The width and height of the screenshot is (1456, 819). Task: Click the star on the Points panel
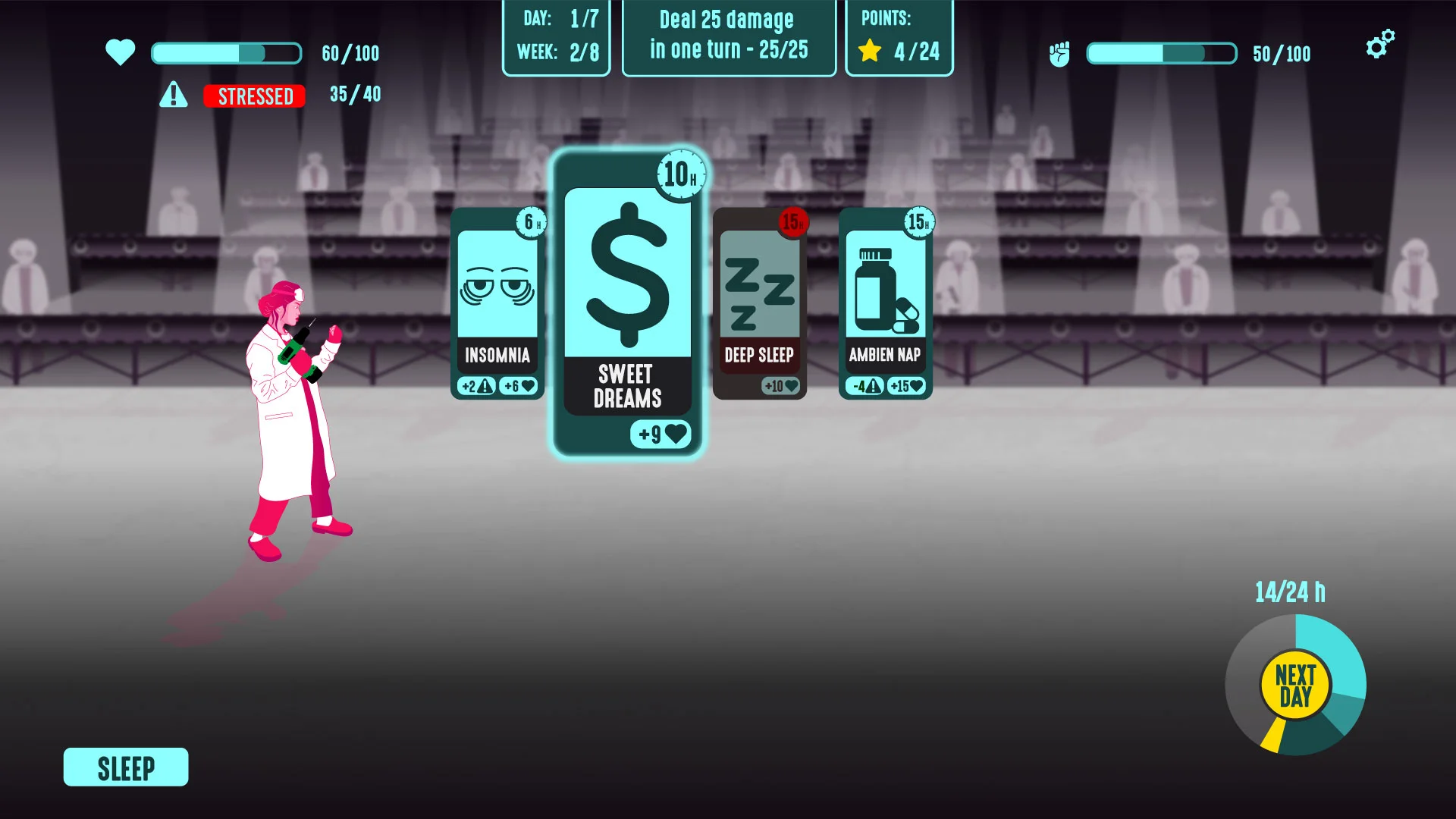click(869, 52)
